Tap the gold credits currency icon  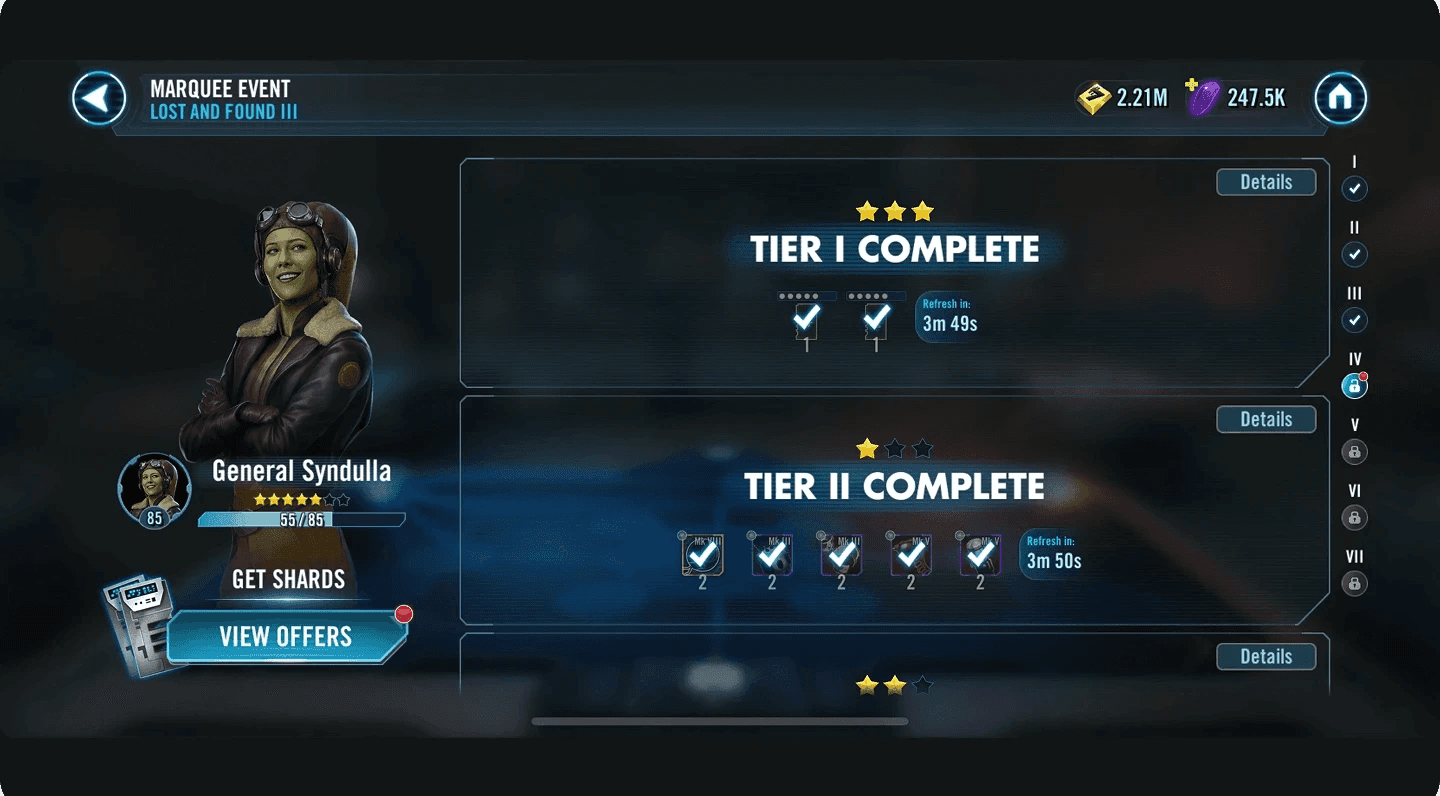tap(1094, 98)
